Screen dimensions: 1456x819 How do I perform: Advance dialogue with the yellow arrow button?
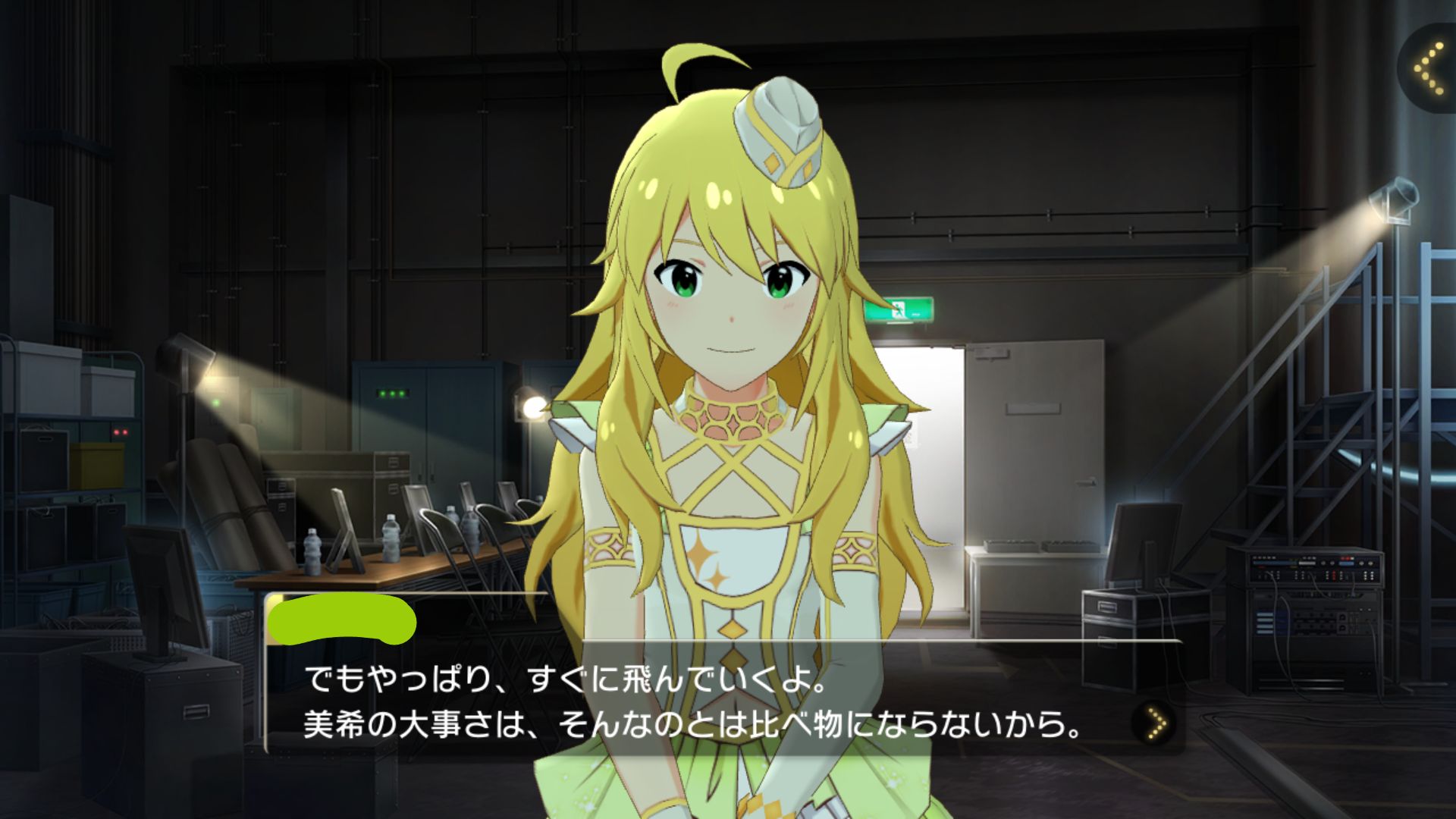[x=1155, y=723]
